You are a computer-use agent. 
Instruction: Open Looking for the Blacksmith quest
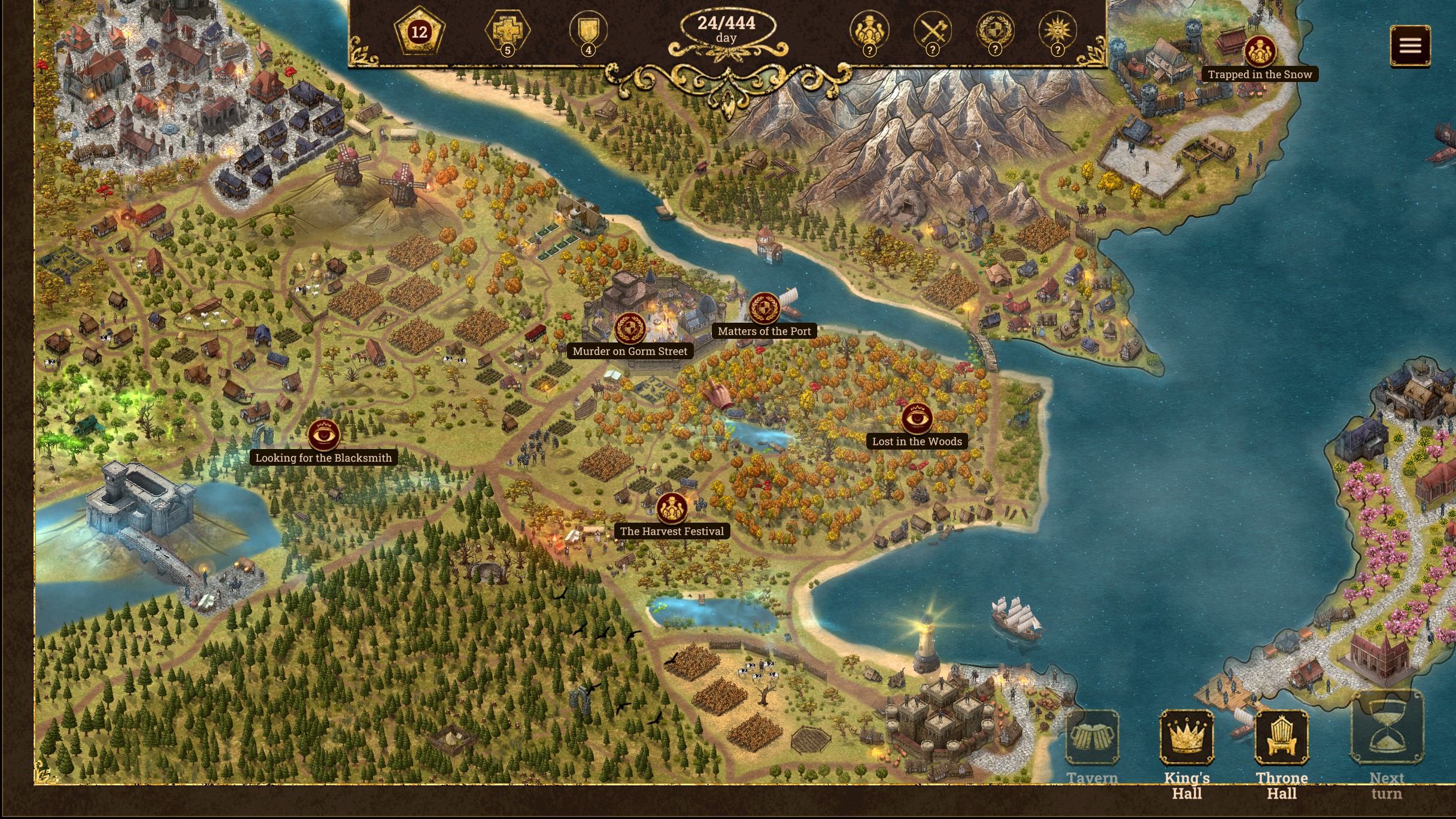coord(323,435)
